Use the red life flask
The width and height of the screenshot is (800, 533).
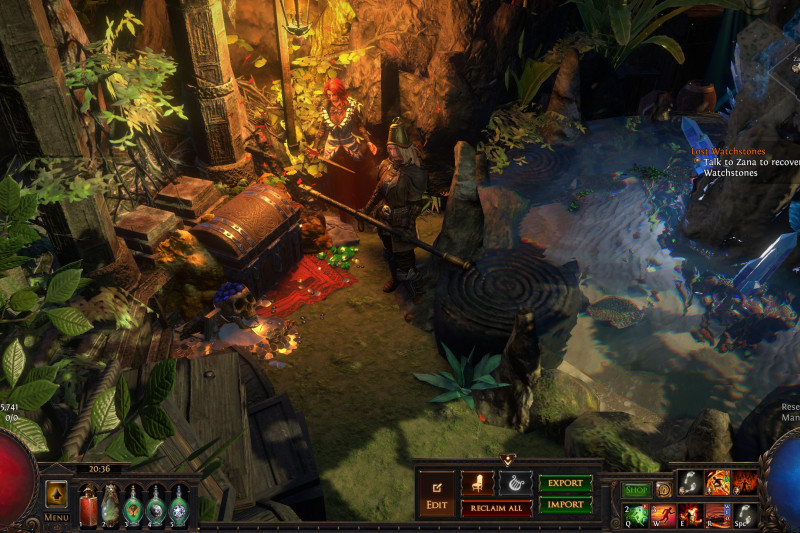pos(87,503)
